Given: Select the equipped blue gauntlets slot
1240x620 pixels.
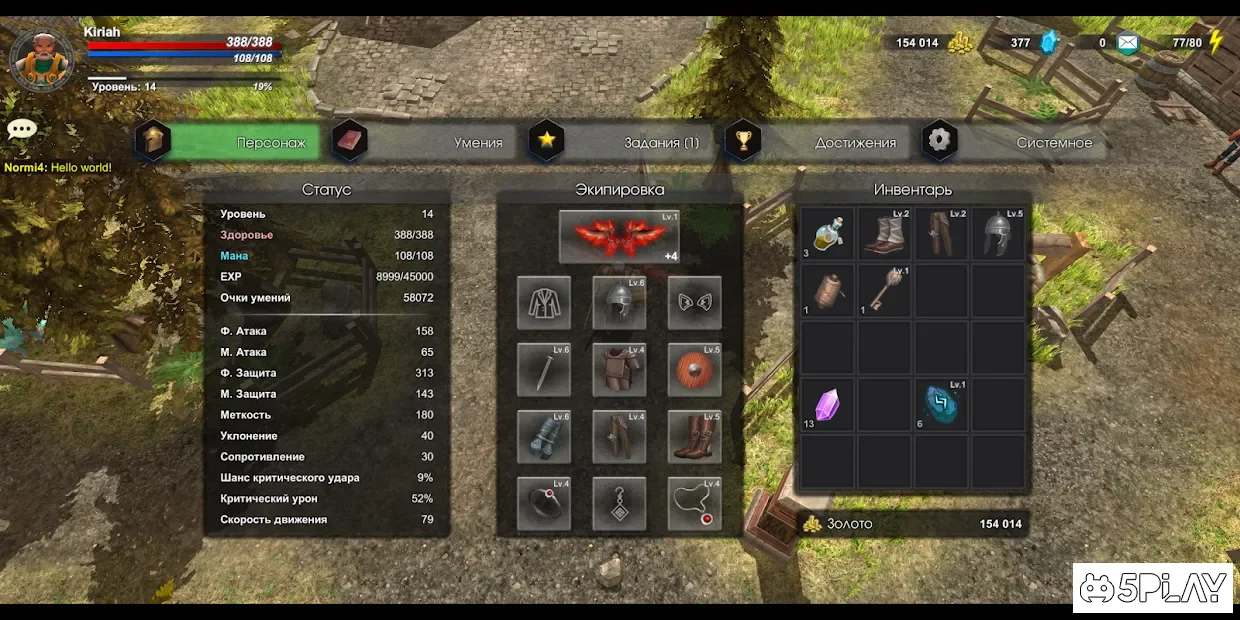Looking at the screenshot, I should tap(544, 436).
